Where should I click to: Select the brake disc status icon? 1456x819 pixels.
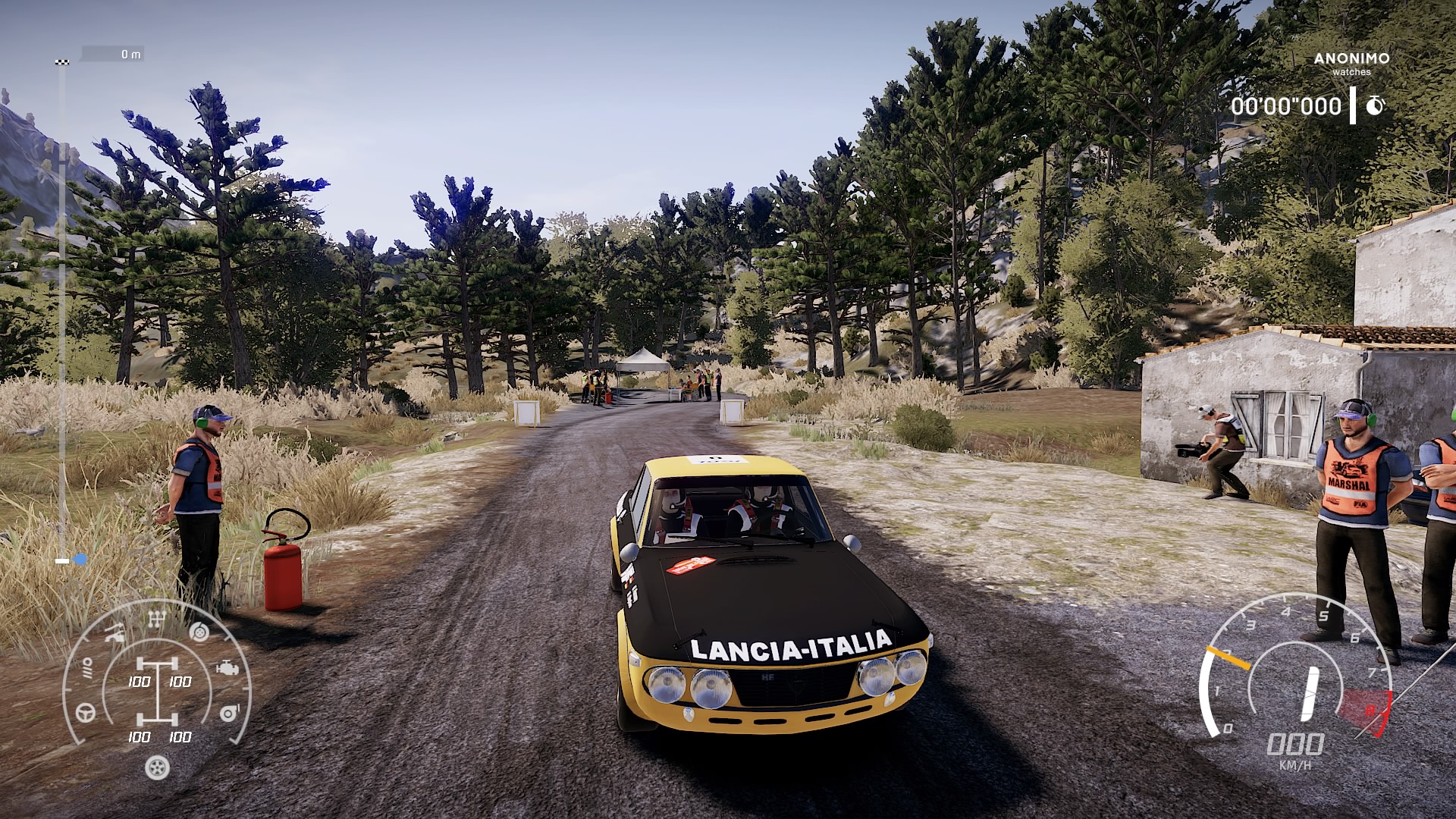199,631
